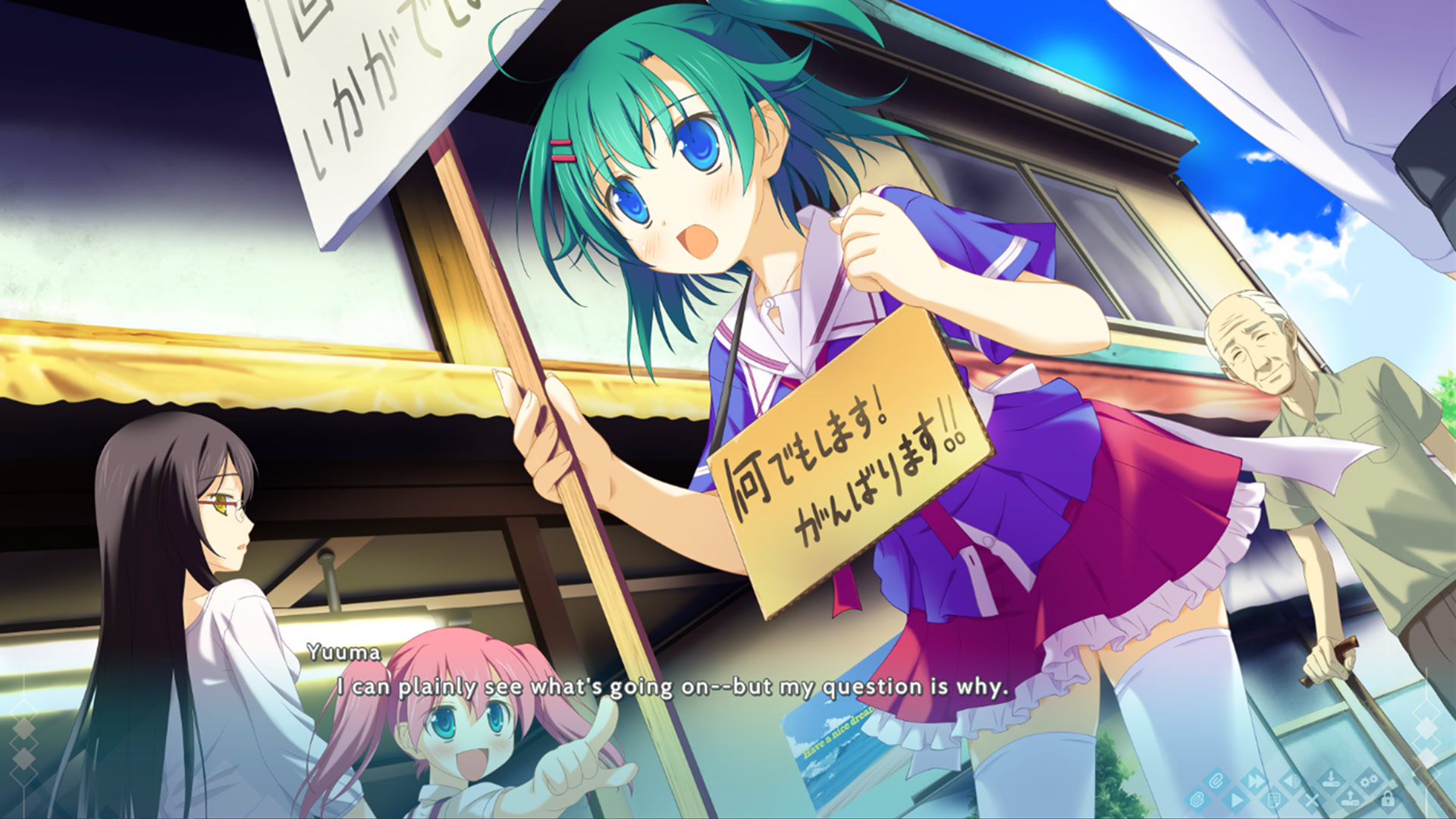Open the backlog with the notebook icon
Image resolution: width=1456 pixels, height=819 pixels.
[x=1274, y=800]
